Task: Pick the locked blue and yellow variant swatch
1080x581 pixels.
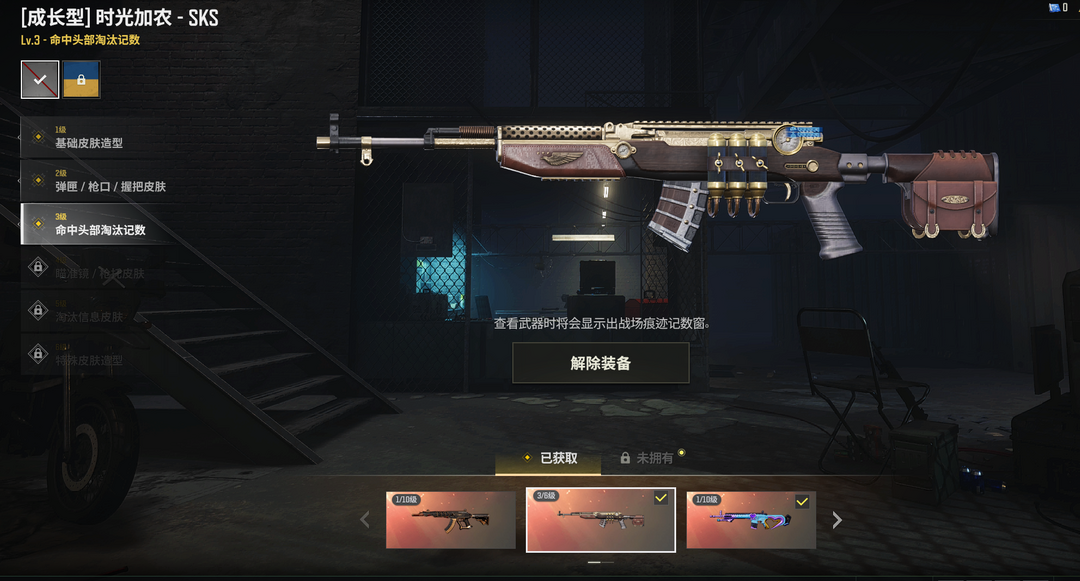Action: point(81,80)
